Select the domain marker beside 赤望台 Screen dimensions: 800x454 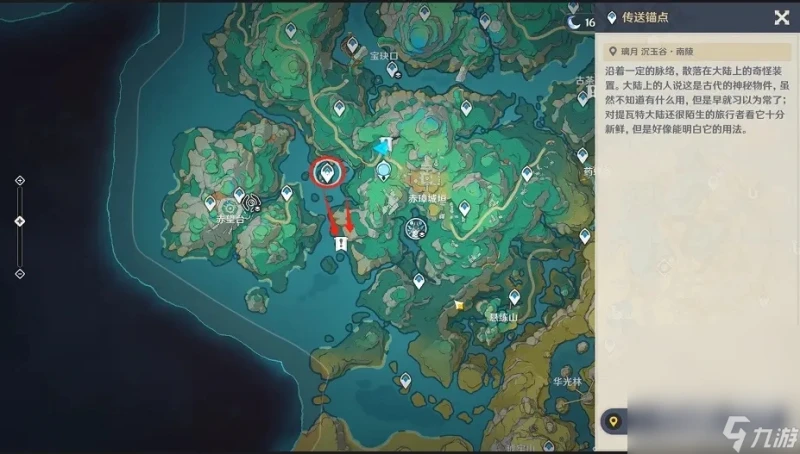click(x=252, y=200)
